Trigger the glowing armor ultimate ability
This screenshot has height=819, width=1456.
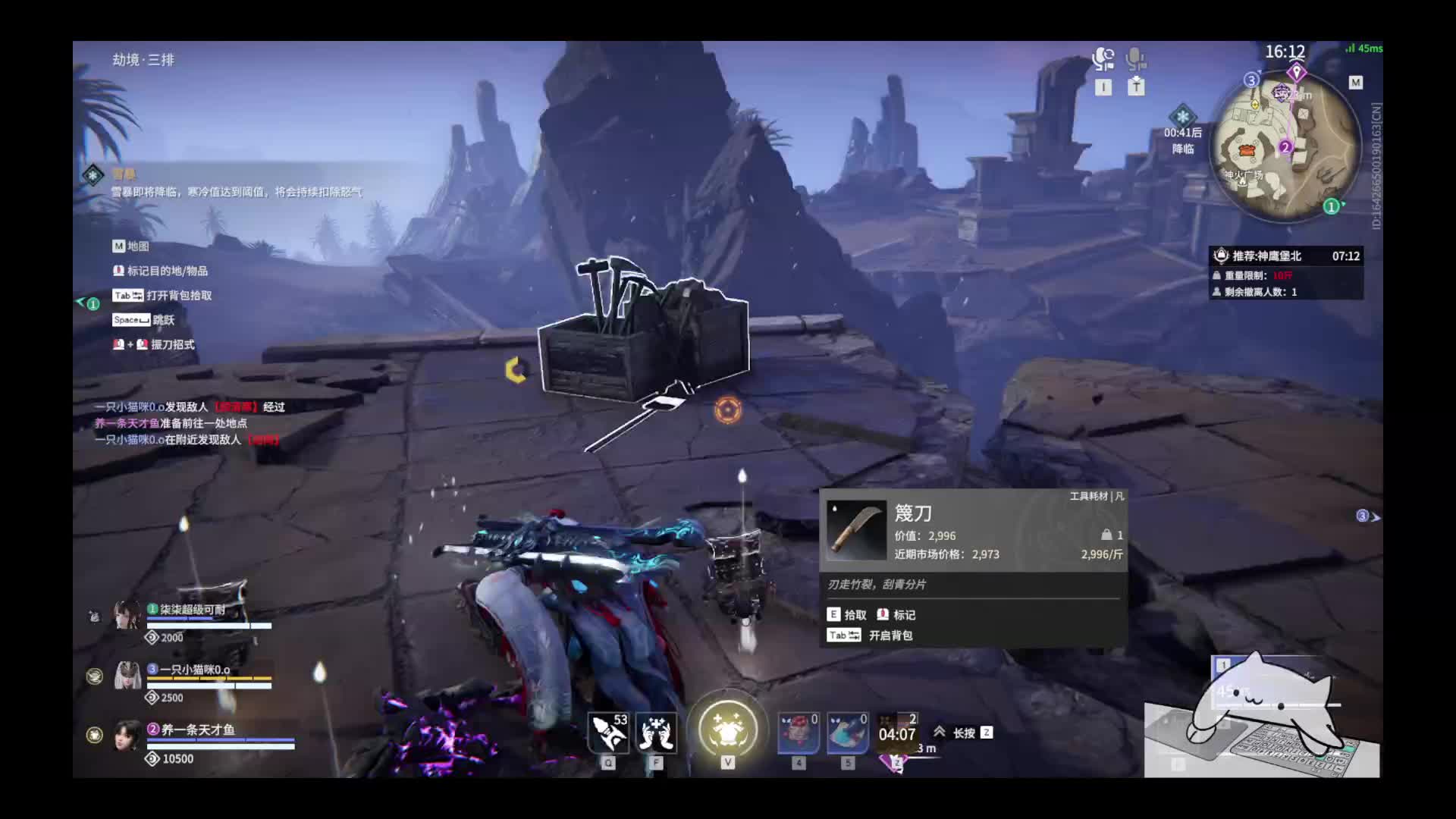(x=727, y=730)
